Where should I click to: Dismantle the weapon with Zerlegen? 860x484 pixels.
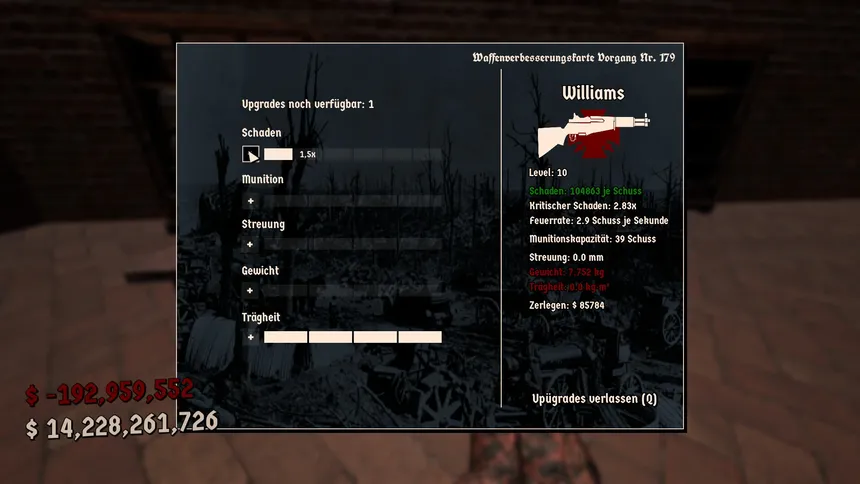coord(566,304)
